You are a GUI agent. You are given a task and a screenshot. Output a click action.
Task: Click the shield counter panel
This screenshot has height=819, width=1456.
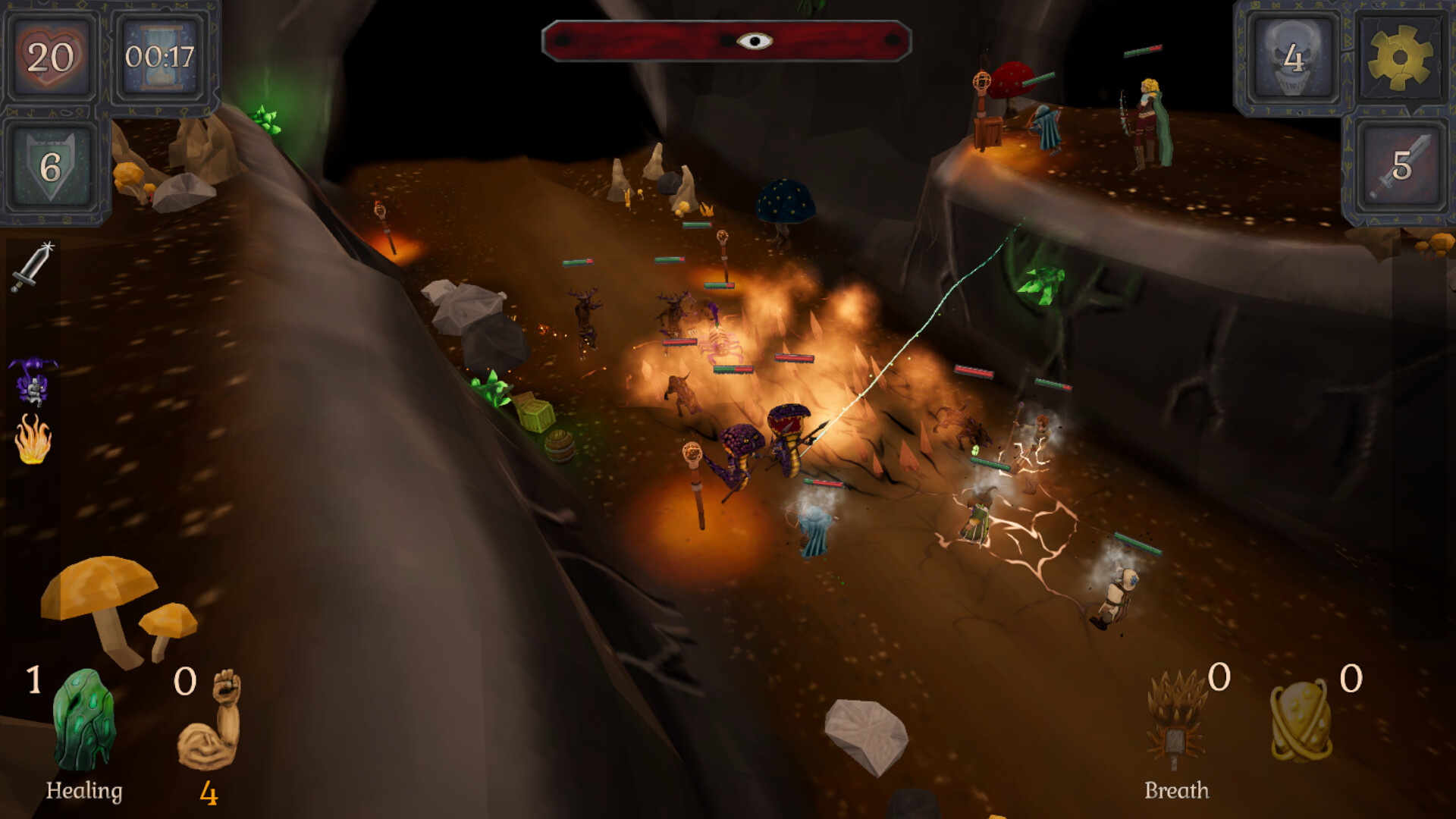point(51,167)
